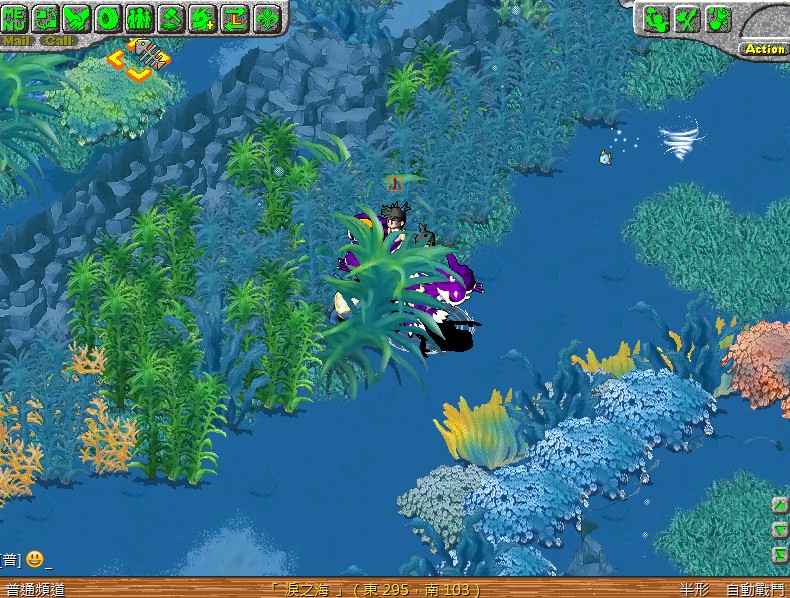Click the handshake icon in the toolbar
Image resolution: width=790 pixels, height=598 pixels.
tap(77, 17)
